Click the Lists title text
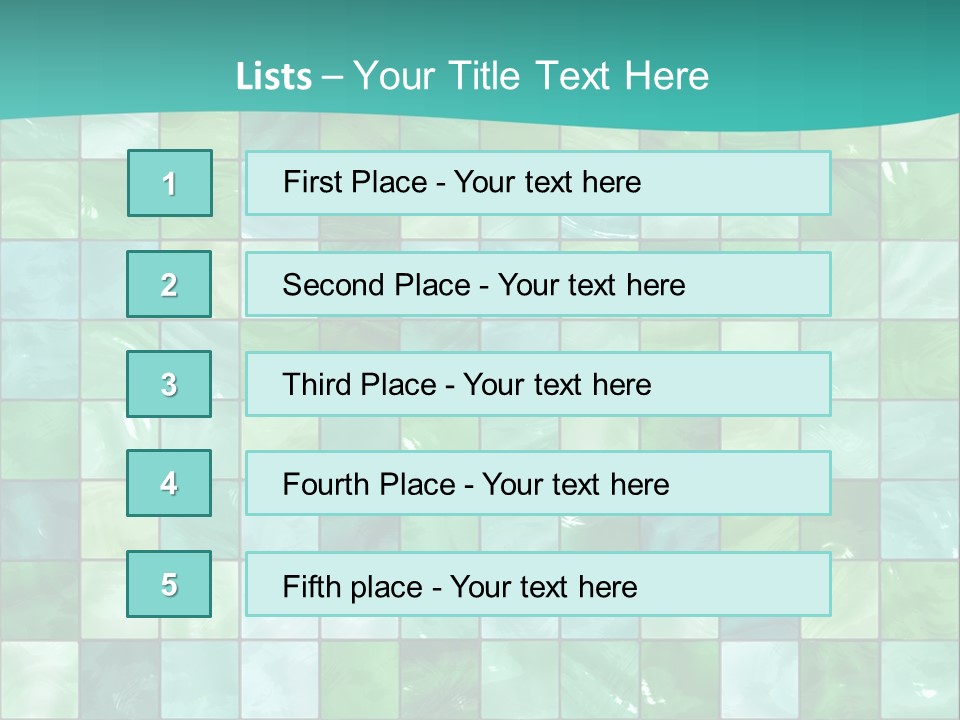The width and height of the screenshot is (960, 720). [x=472, y=76]
